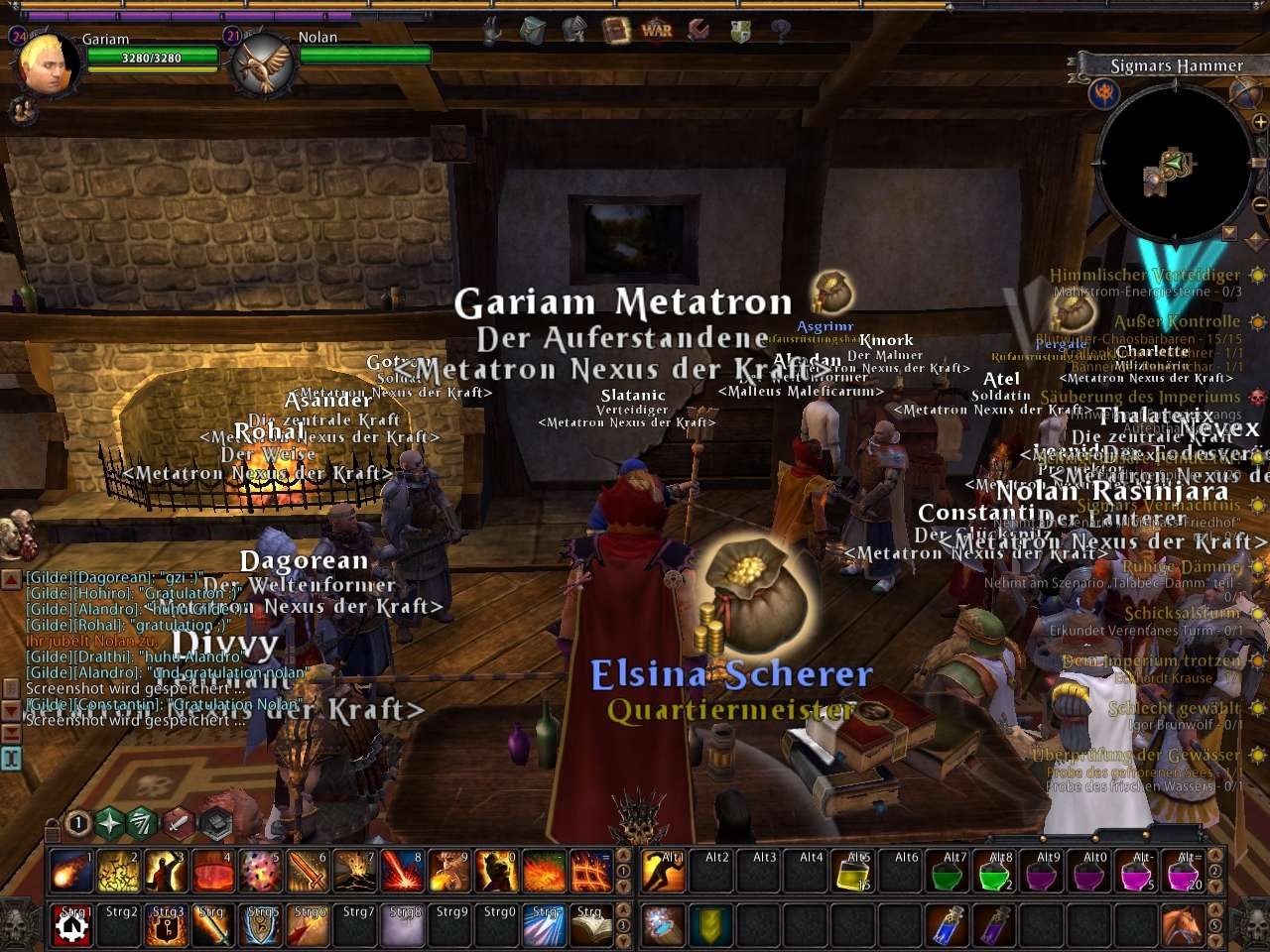This screenshot has height=952, width=1270.
Task: Select Gariam's player portrait
Action: pyautogui.click(x=46, y=65)
